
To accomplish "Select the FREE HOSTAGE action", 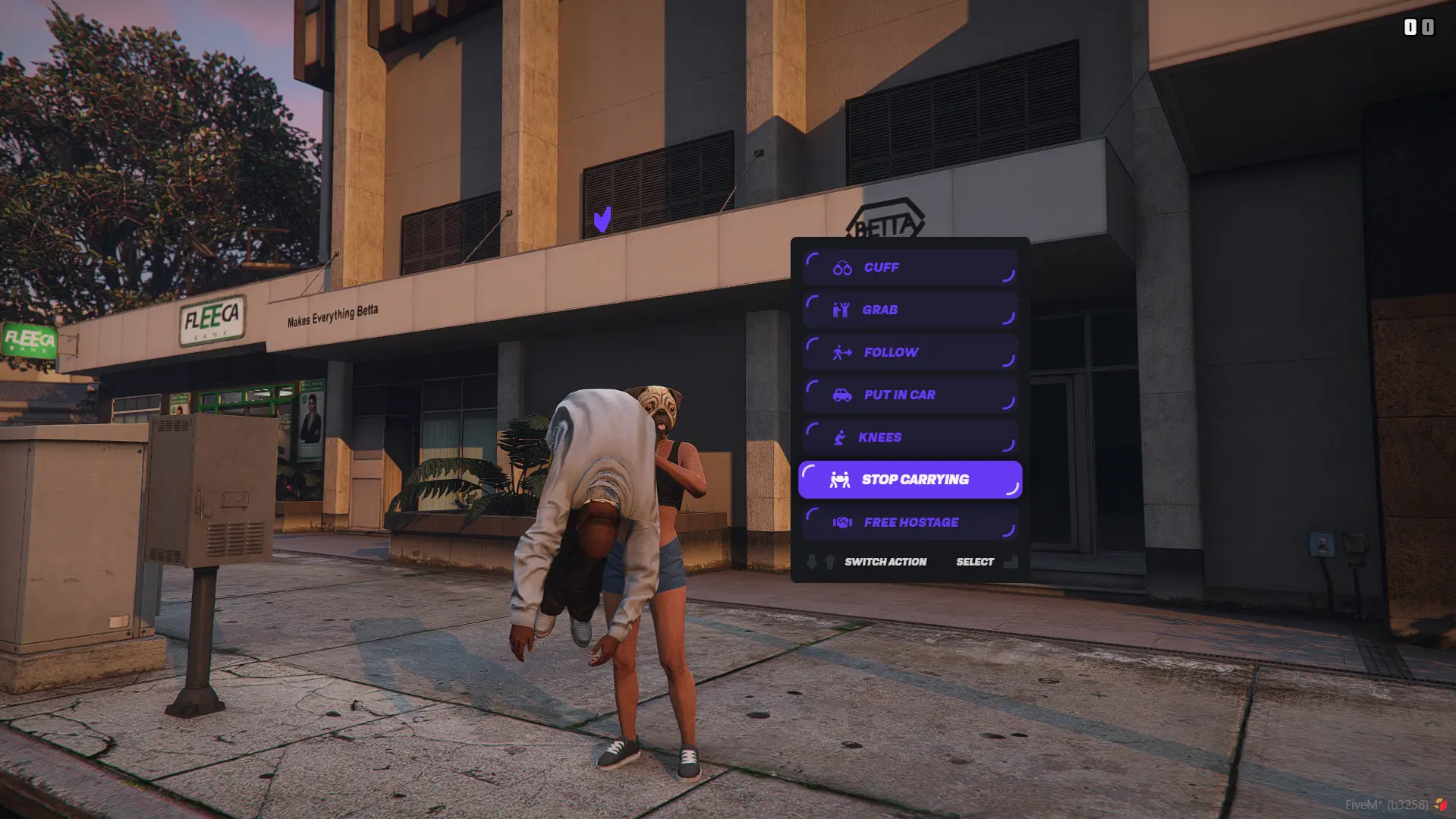I will 910,522.
